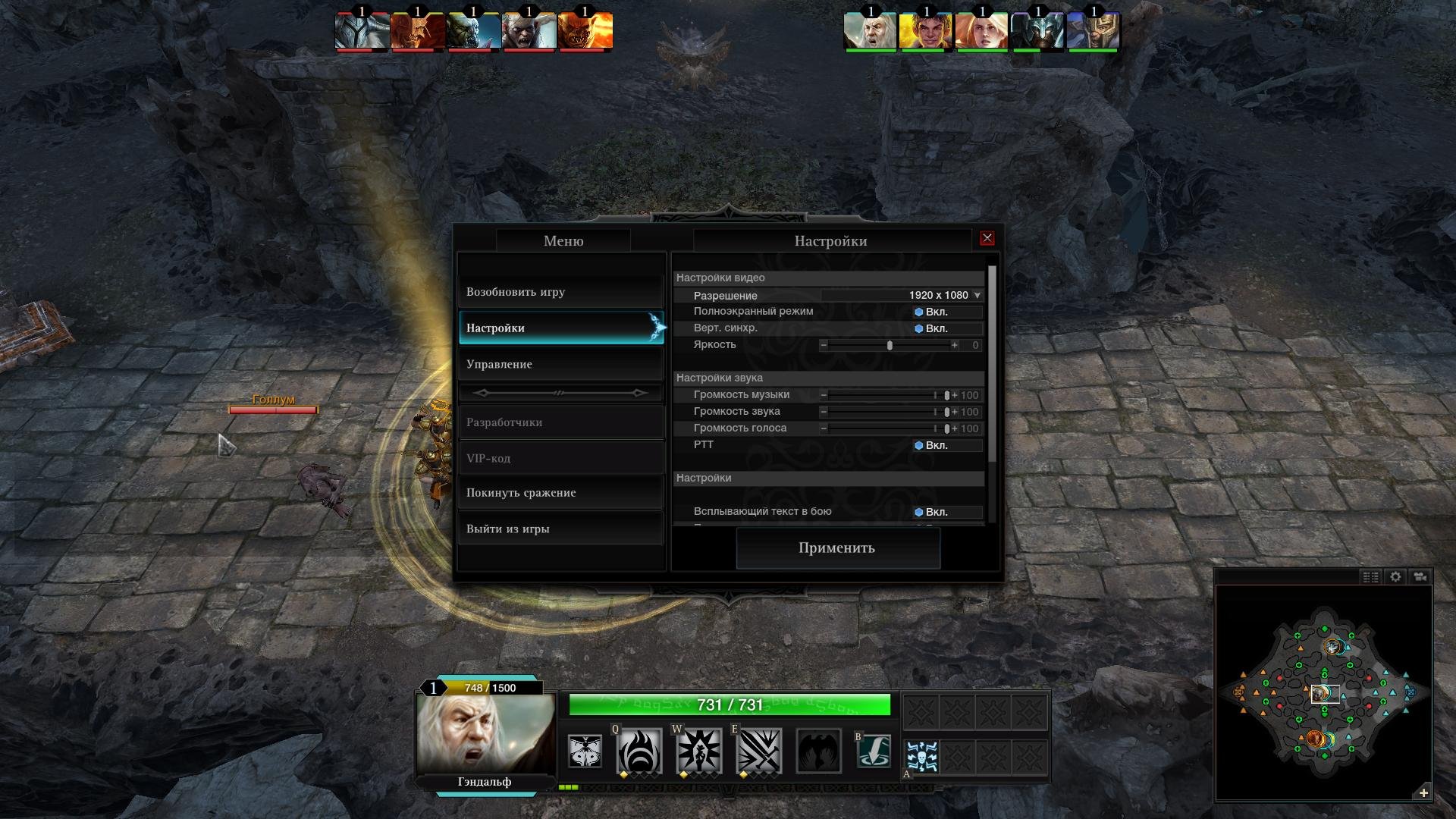Viewport: 1456px width, 819px height.
Task: Click Gandalf's hero portrait
Action: (485, 733)
